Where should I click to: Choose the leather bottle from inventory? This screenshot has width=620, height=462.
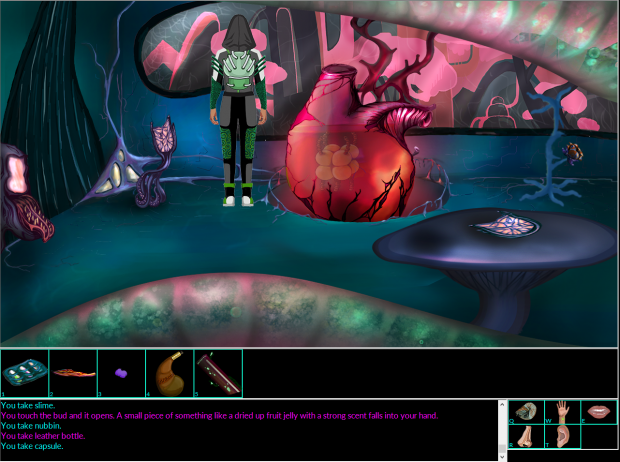coord(169,372)
